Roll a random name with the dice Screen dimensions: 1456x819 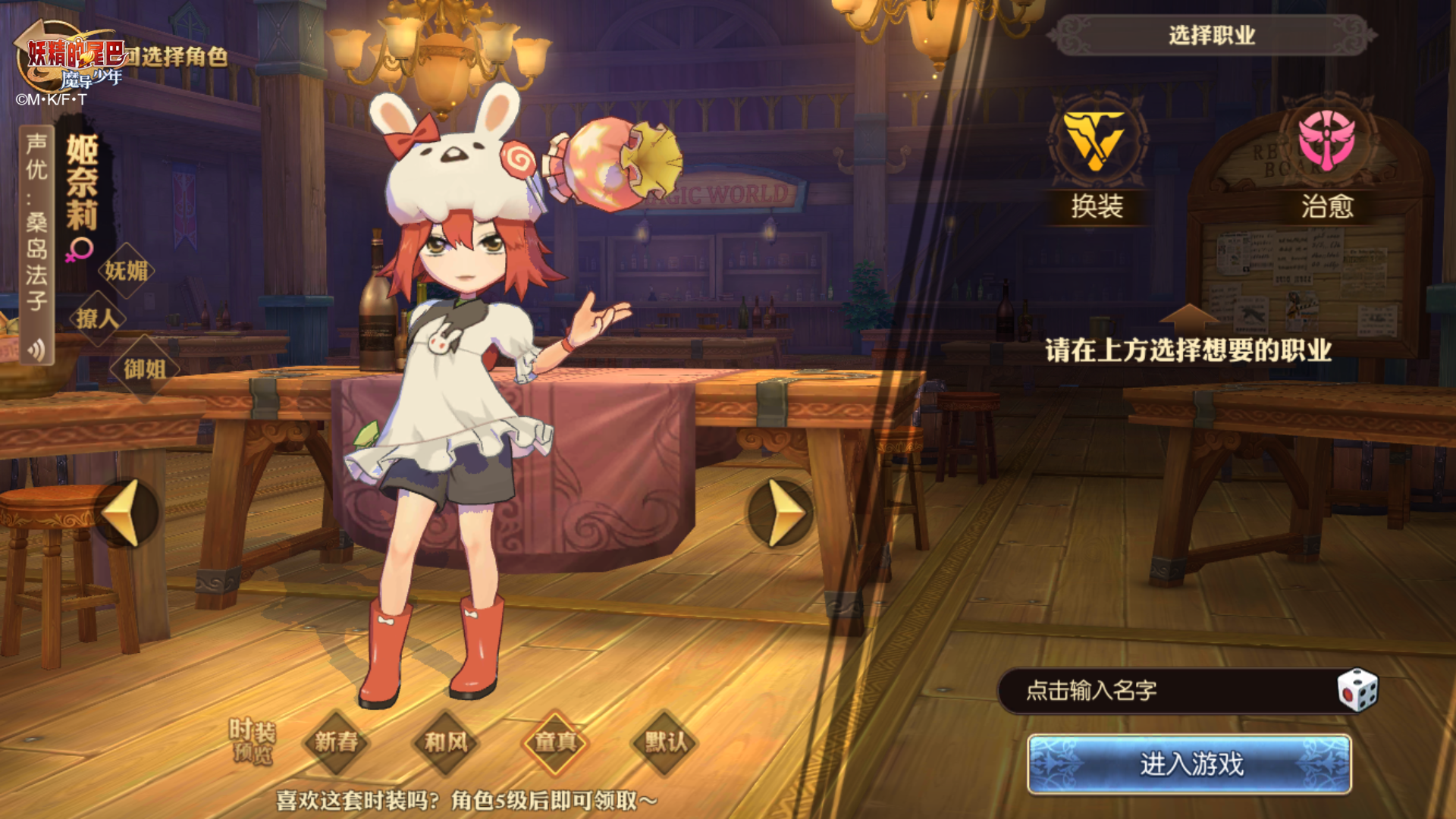tap(1357, 690)
